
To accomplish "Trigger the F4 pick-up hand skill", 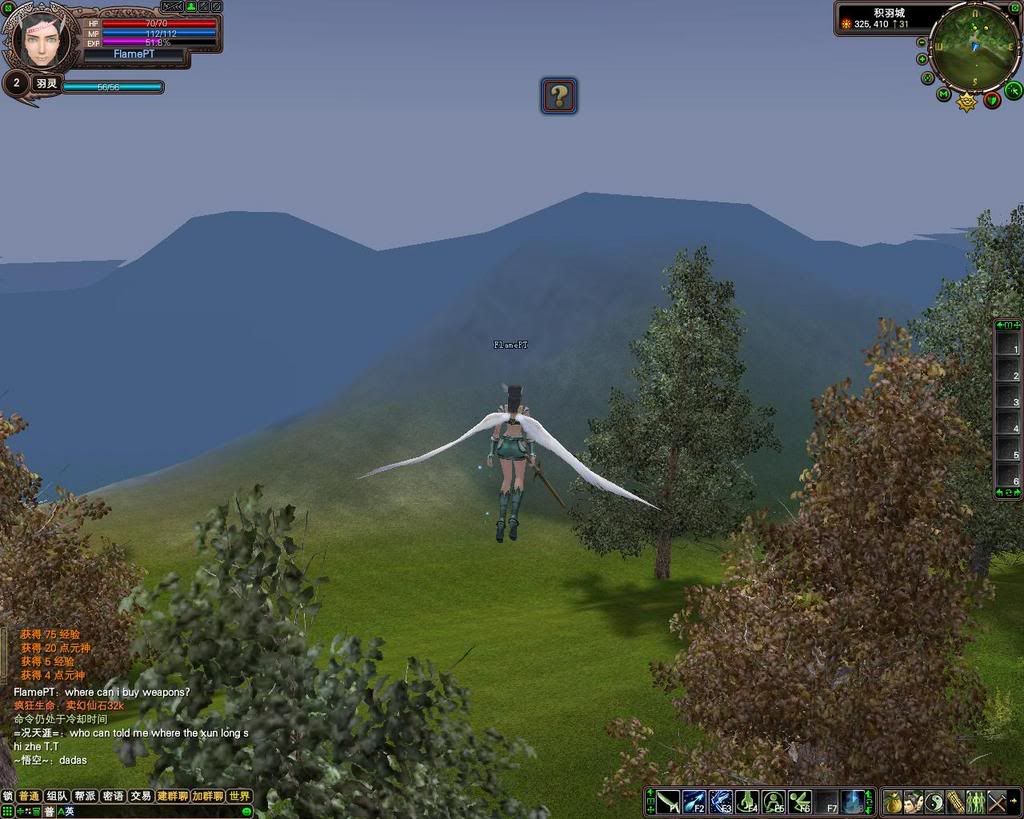I will coord(747,802).
